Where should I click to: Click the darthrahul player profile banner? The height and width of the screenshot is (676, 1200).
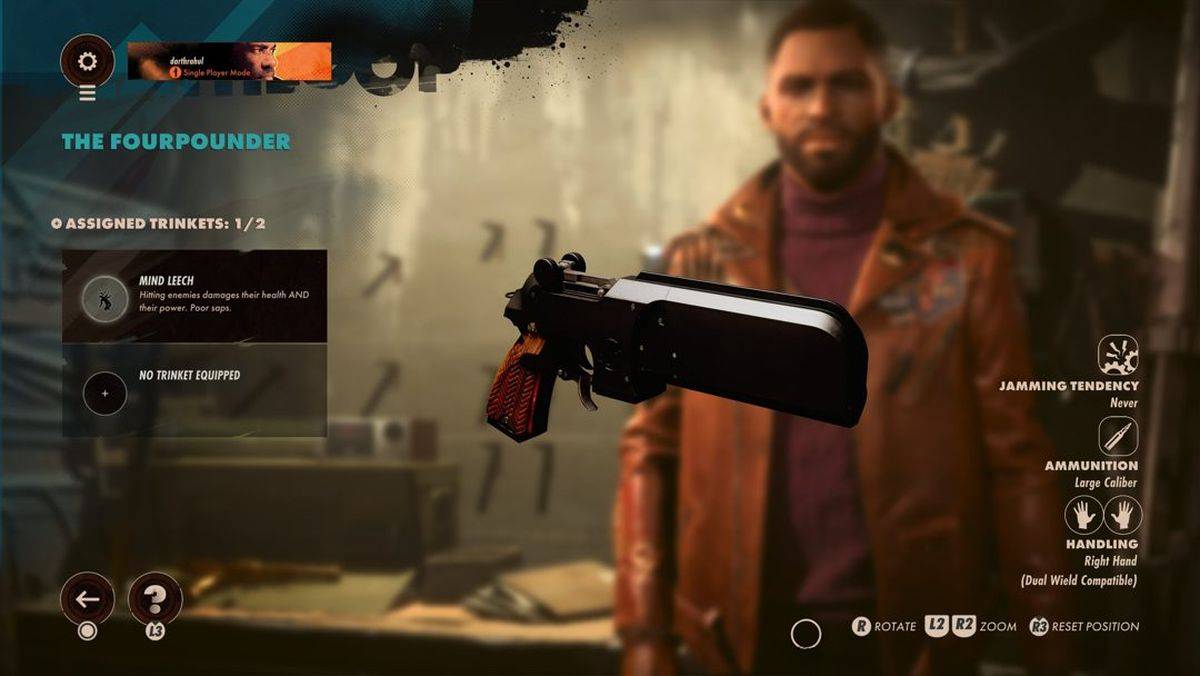coord(230,62)
